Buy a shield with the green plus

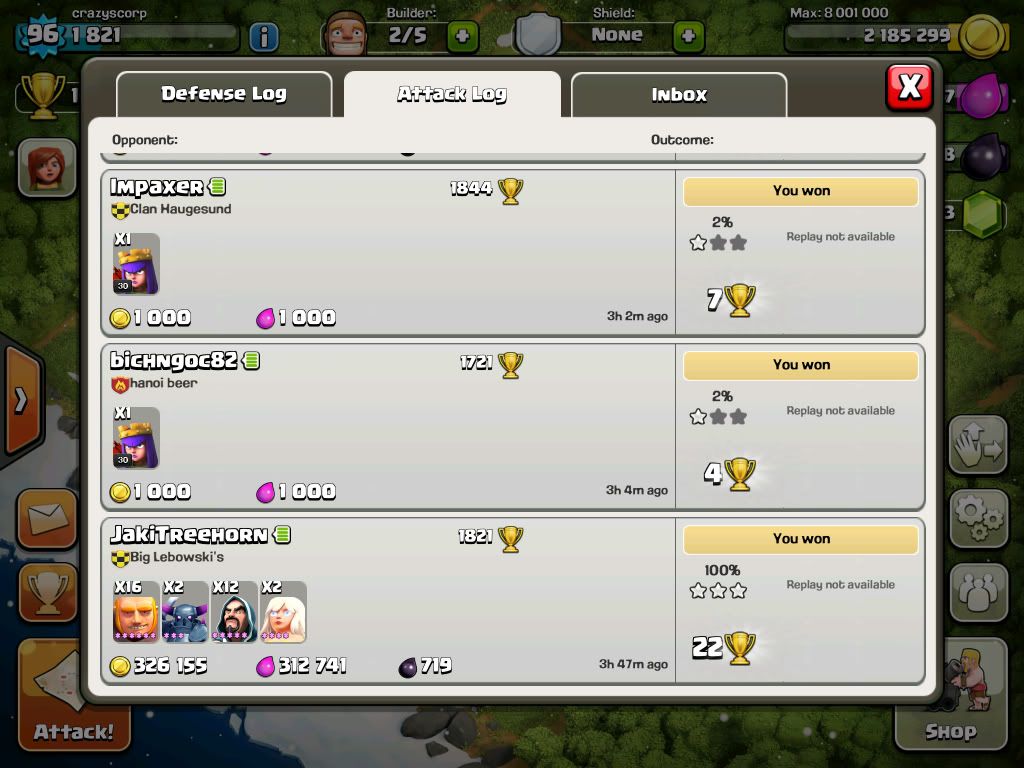[688, 37]
